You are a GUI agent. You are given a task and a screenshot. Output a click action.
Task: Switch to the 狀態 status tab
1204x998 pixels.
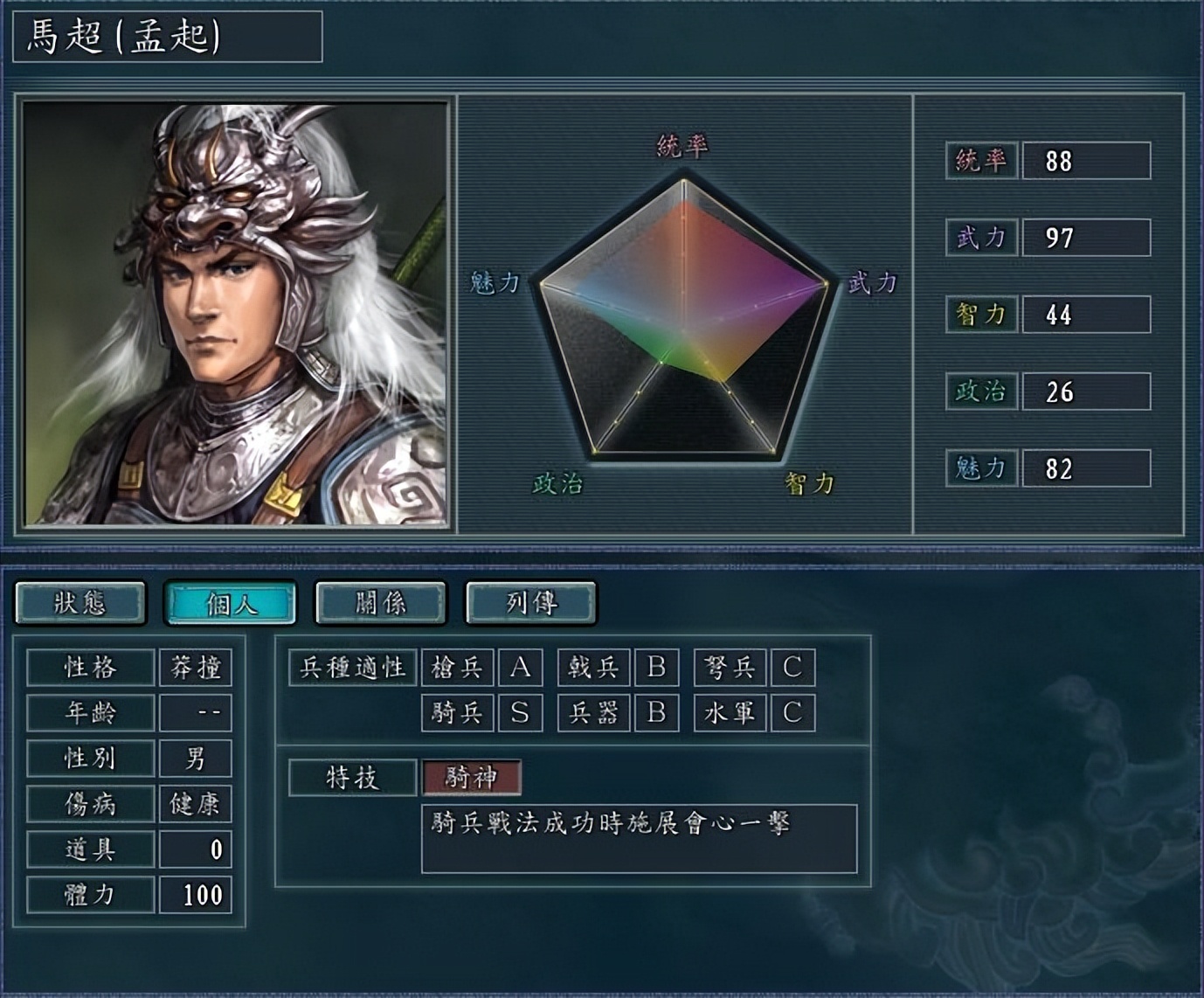coord(81,602)
